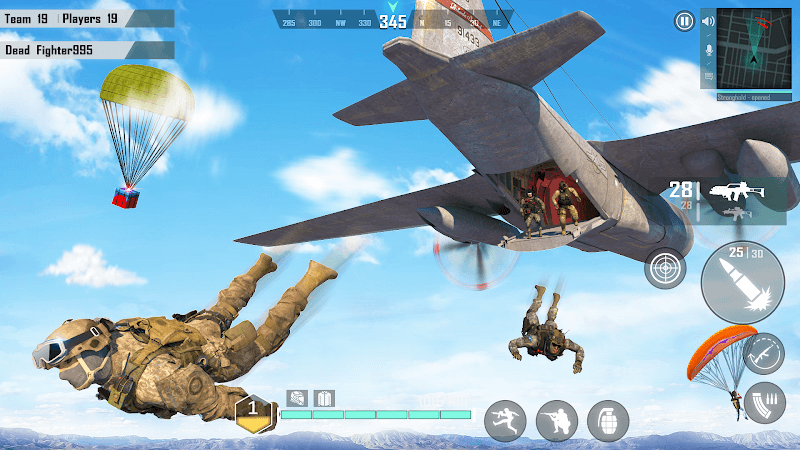
Task: Toggle the microphone voice chat icon
Action: tap(709, 48)
